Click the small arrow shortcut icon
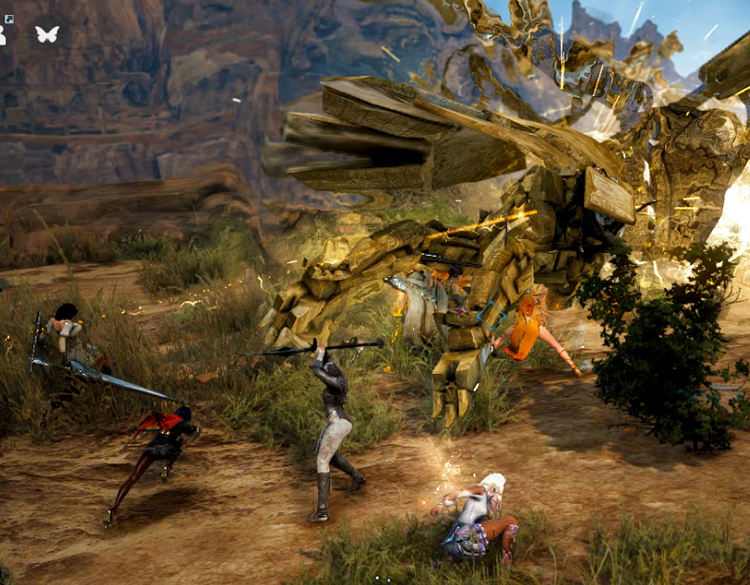750x585 pixels. (x=7, y=19)
